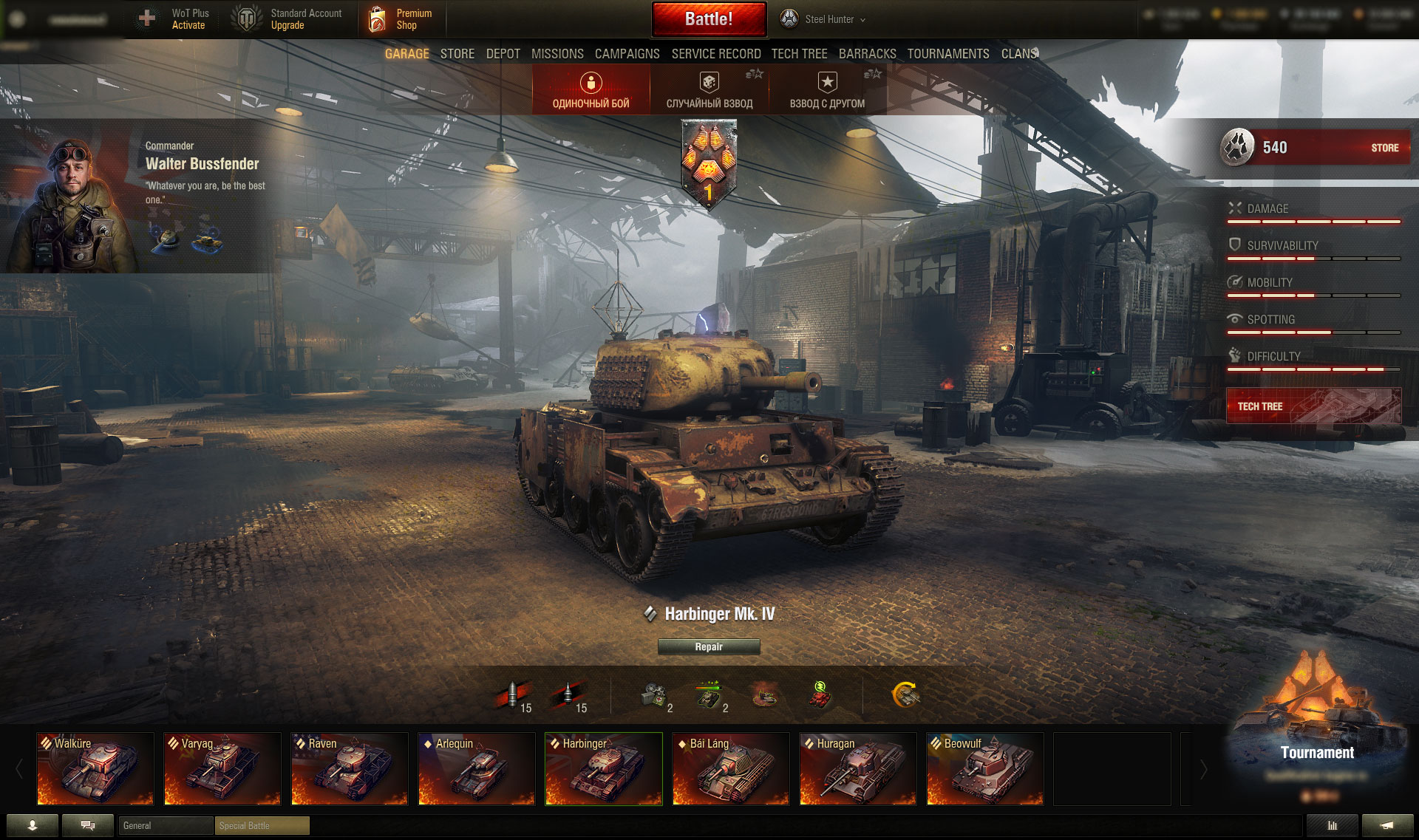Repair the Harbinger Mk. IV
This screenshot has width=1419, height=840.
709,647
